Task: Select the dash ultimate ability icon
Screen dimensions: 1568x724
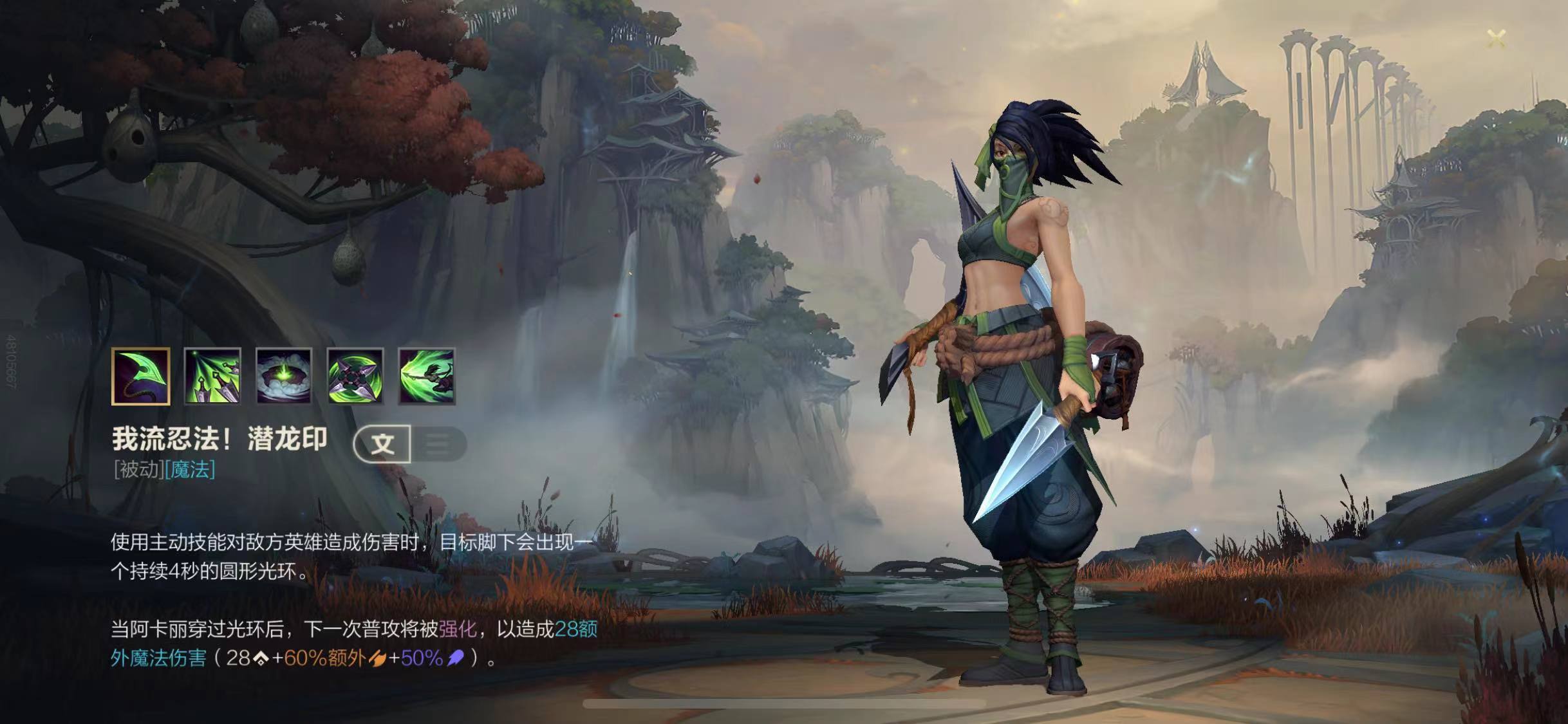Action: point(427,376)
